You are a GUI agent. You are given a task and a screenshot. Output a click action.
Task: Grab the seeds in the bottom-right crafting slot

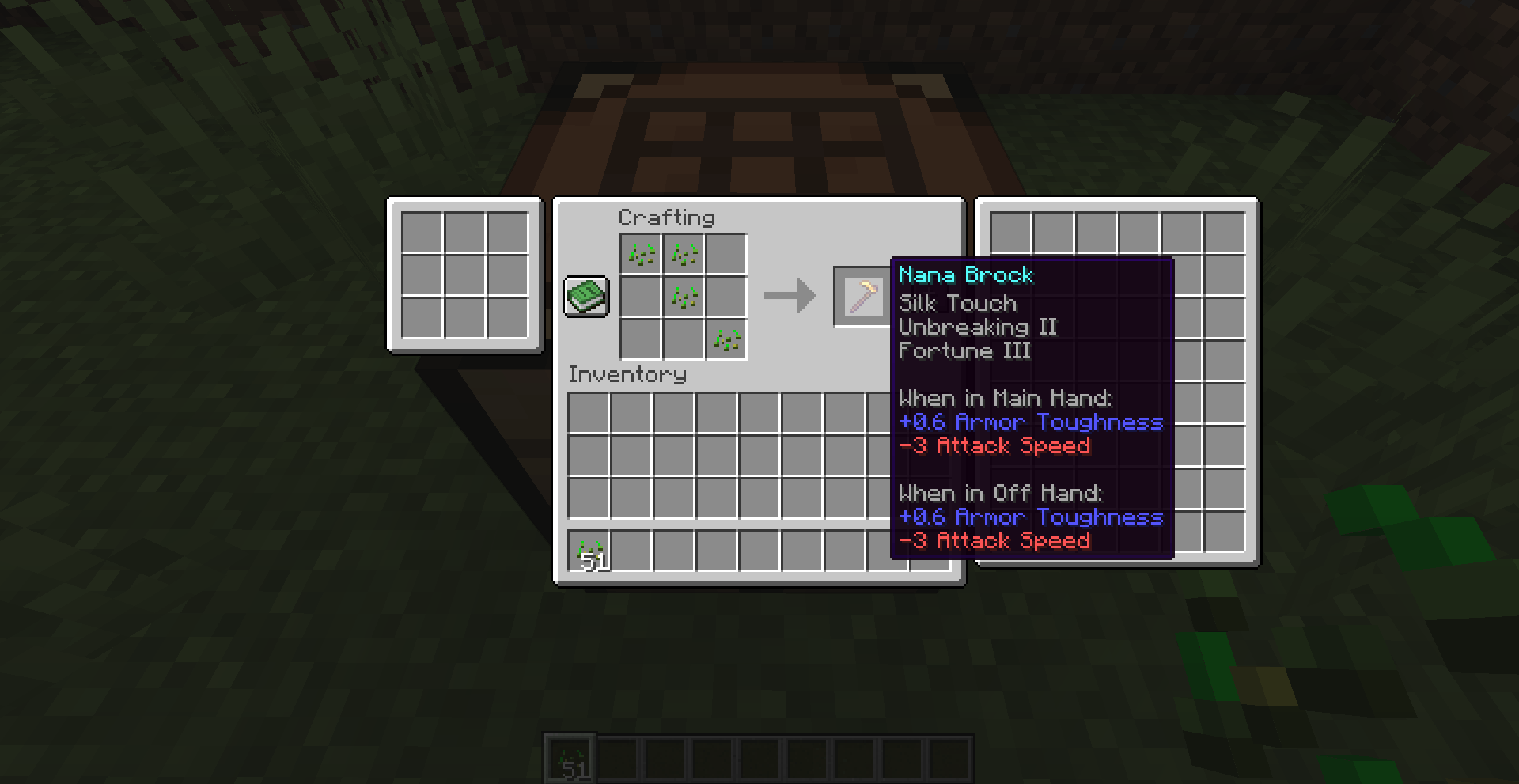(x=725, y=339)
